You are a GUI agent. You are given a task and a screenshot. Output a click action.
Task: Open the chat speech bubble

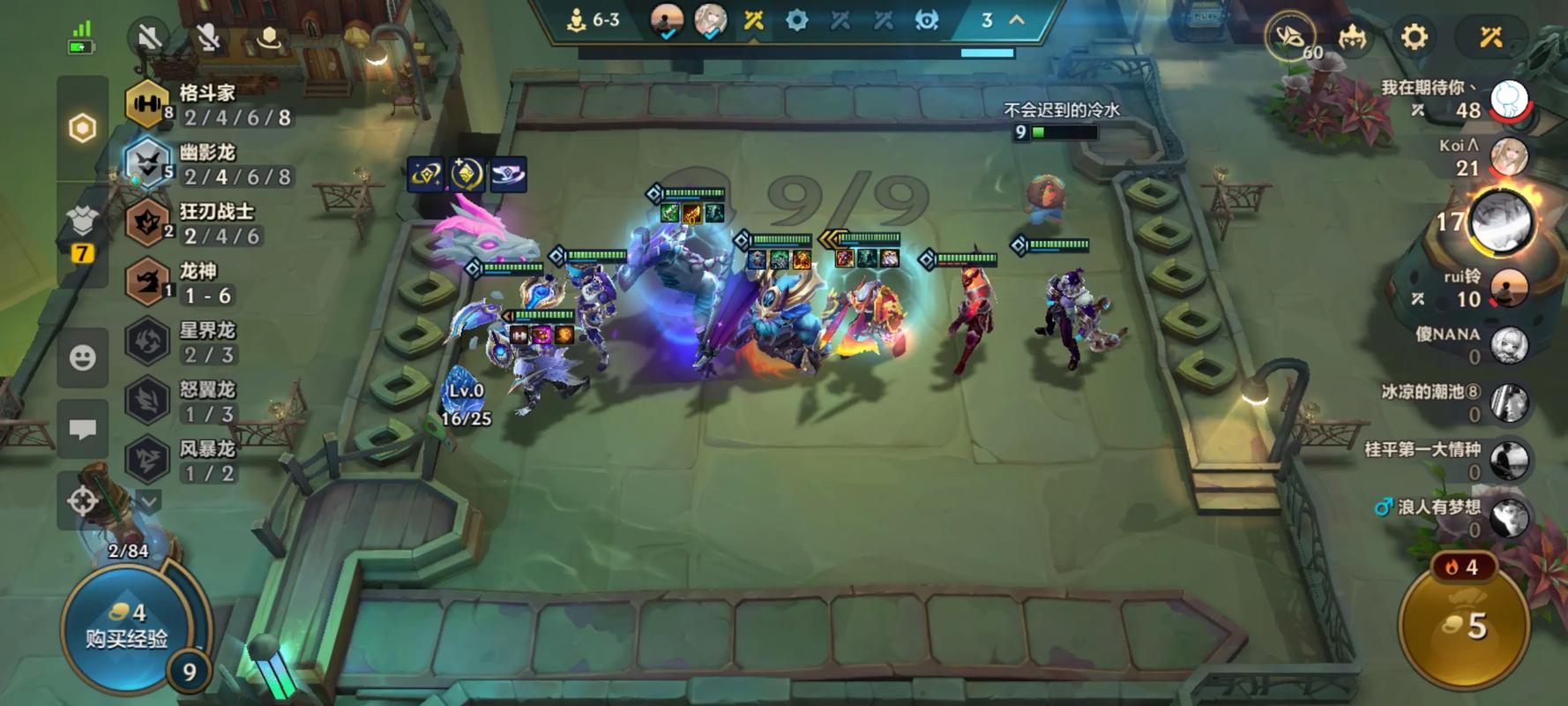[83, 430]
